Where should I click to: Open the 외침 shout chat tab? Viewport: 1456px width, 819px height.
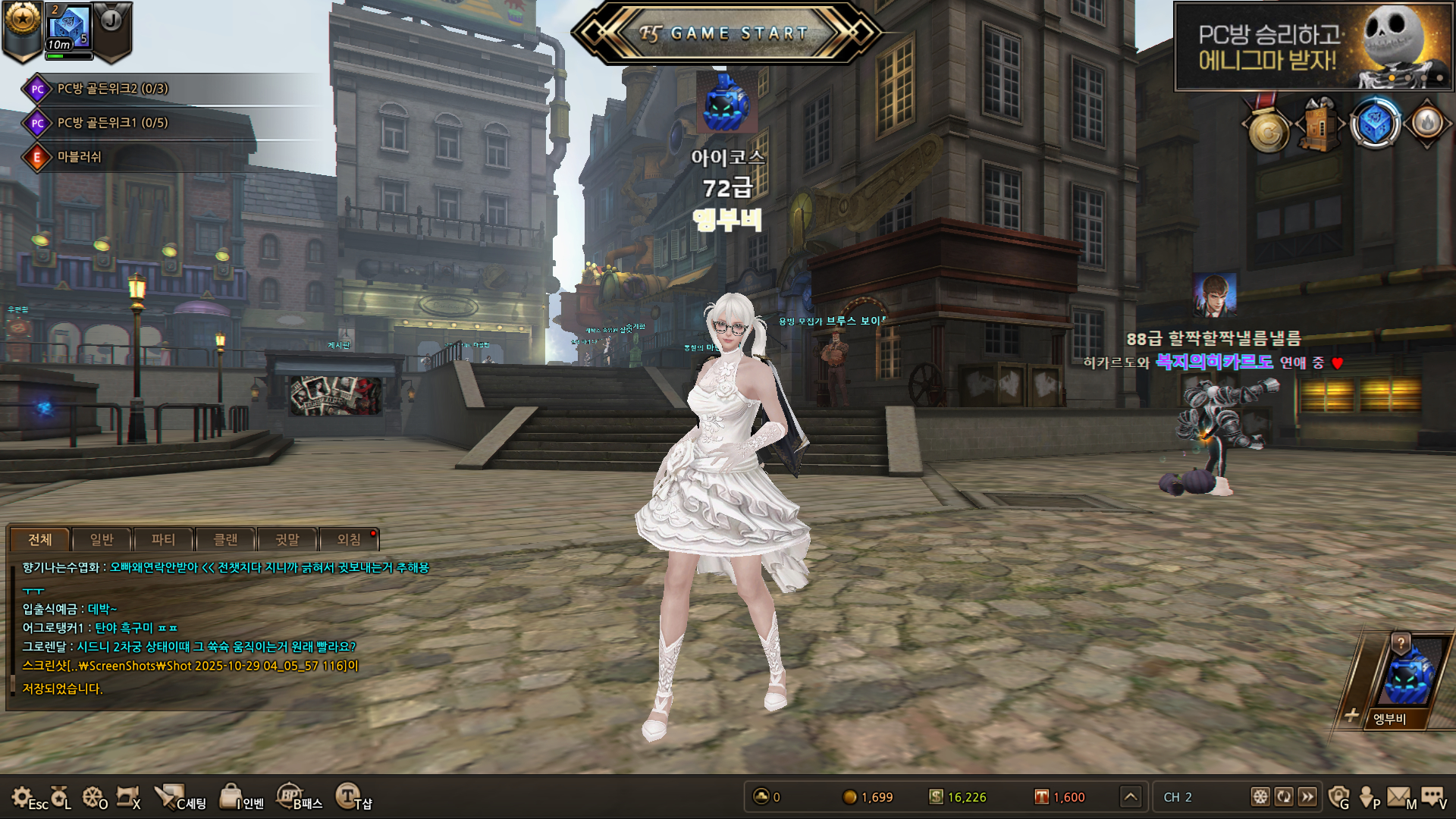tap(349, 539)
